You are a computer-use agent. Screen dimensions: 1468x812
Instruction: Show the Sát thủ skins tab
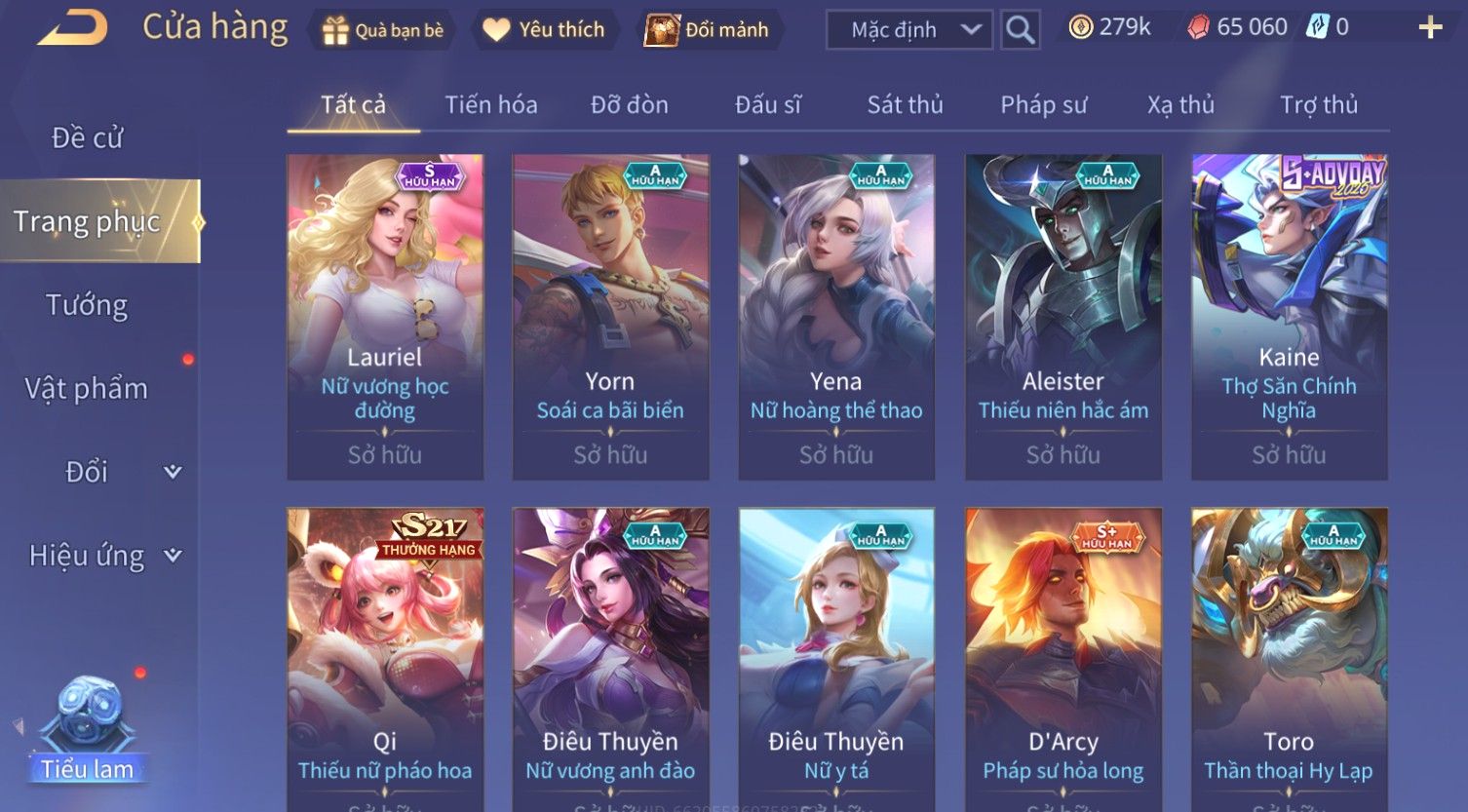pos(905,104)
